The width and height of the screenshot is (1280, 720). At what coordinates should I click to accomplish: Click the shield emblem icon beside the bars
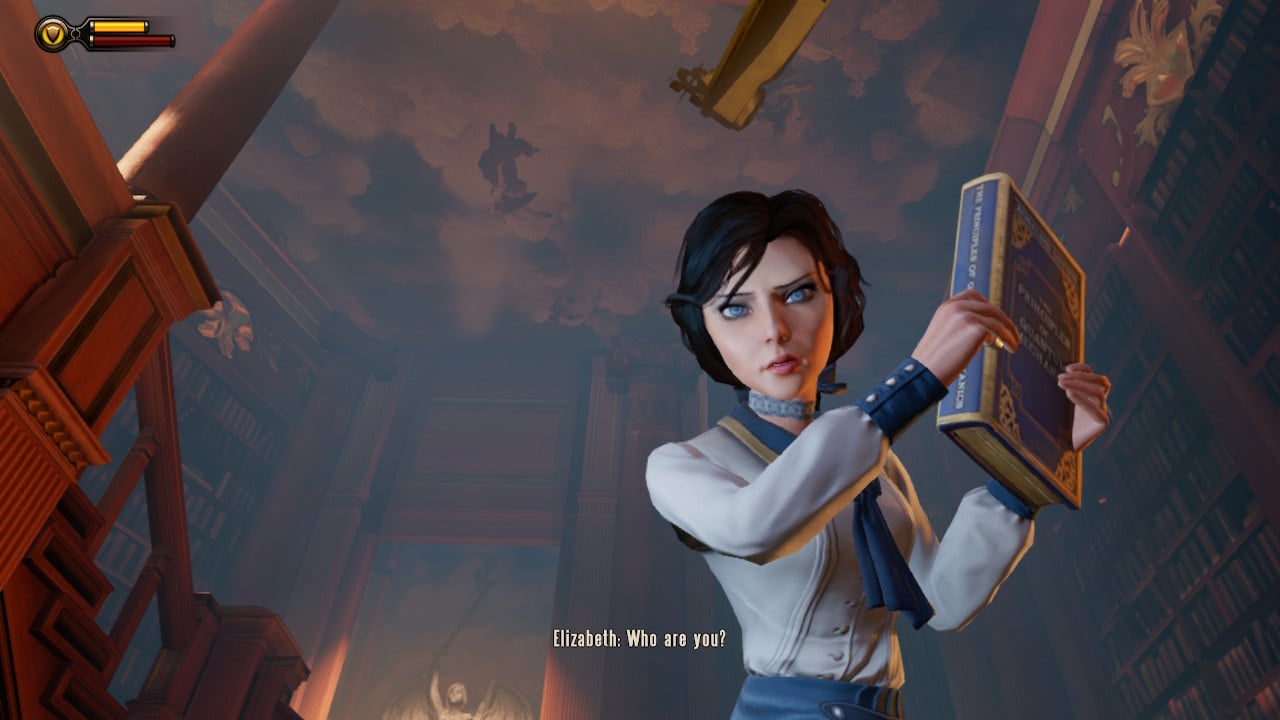click(x=53, y=34)
